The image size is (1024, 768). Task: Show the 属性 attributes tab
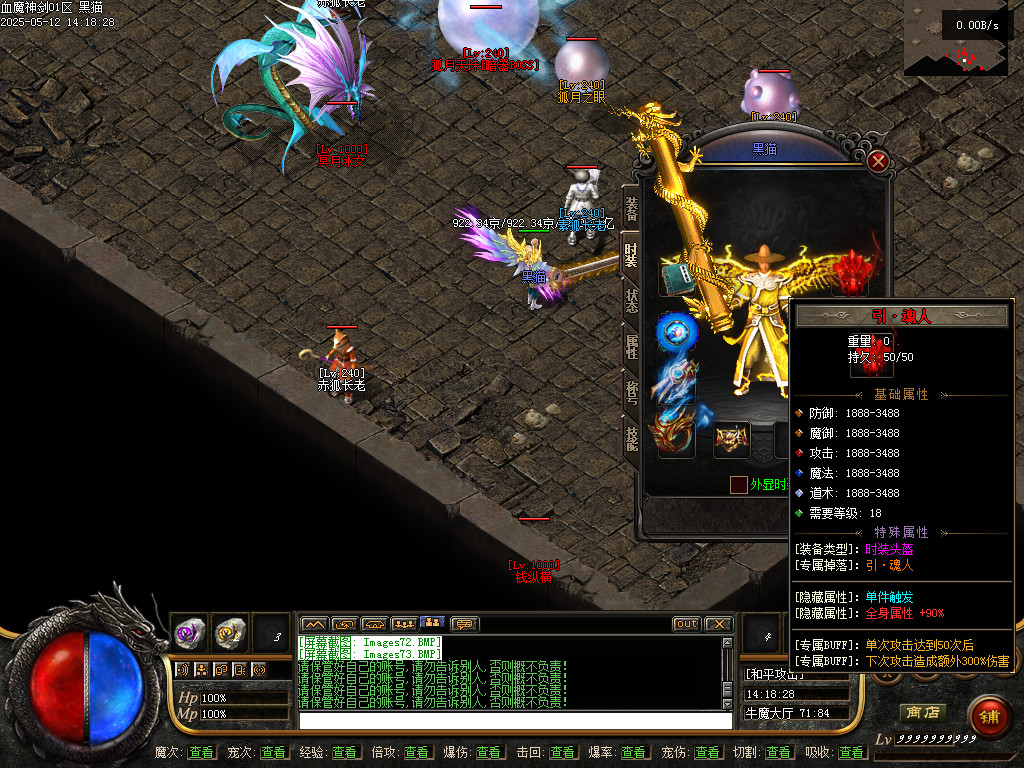[x=631, y=347]
